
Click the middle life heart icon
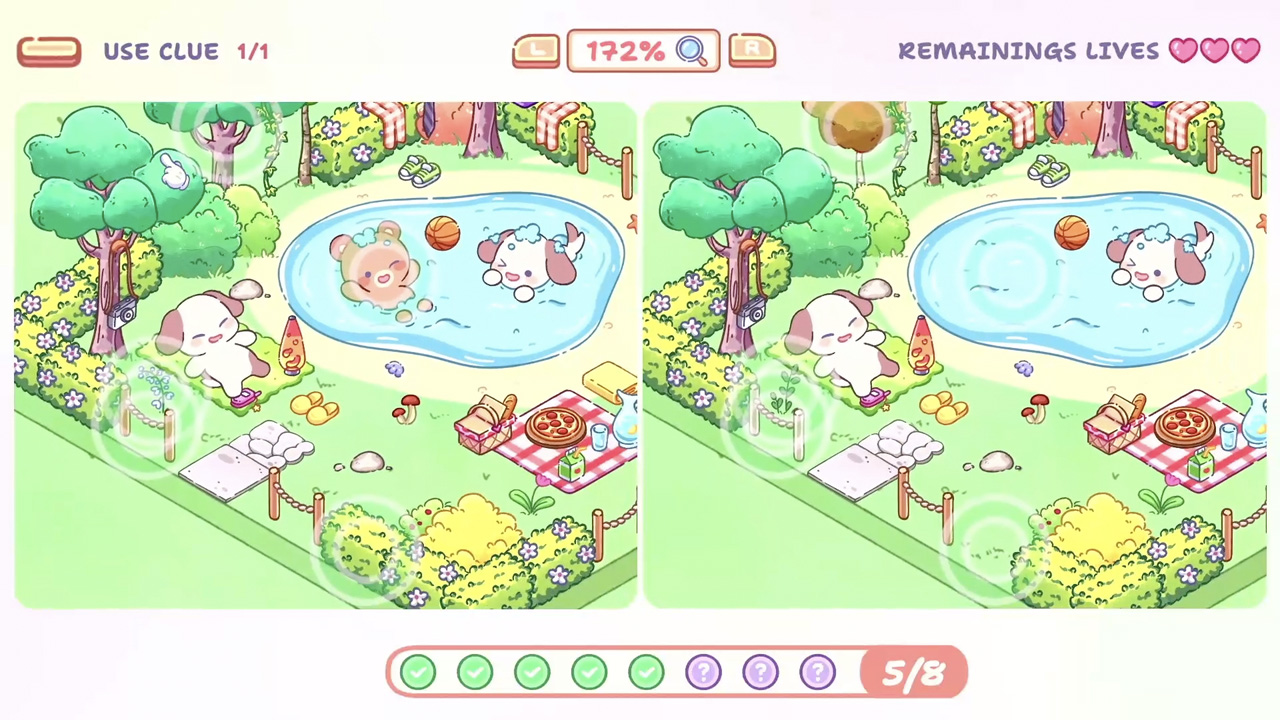click(x=1214, y=51)
